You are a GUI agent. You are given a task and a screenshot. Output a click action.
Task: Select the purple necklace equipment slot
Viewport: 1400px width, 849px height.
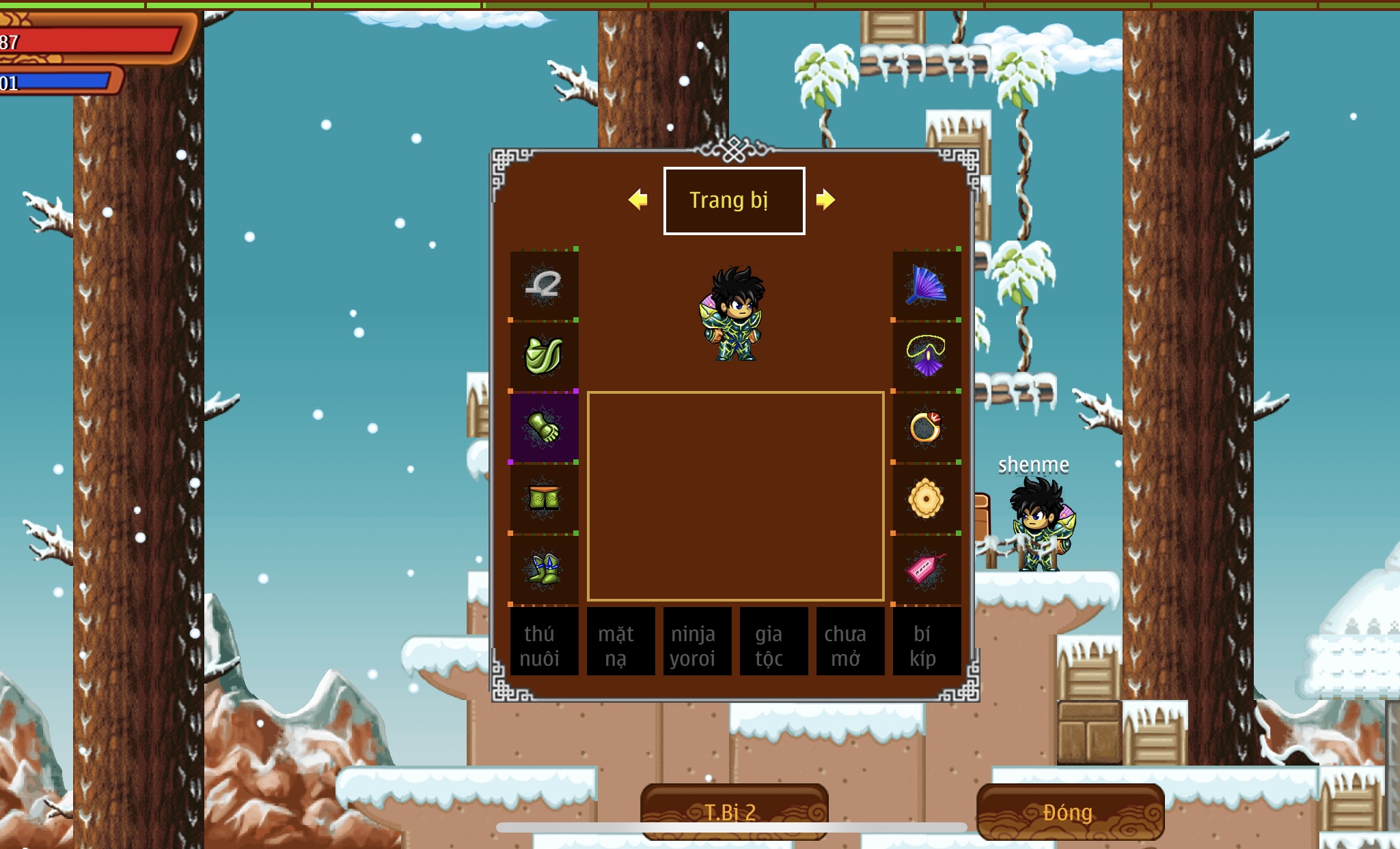927,356
